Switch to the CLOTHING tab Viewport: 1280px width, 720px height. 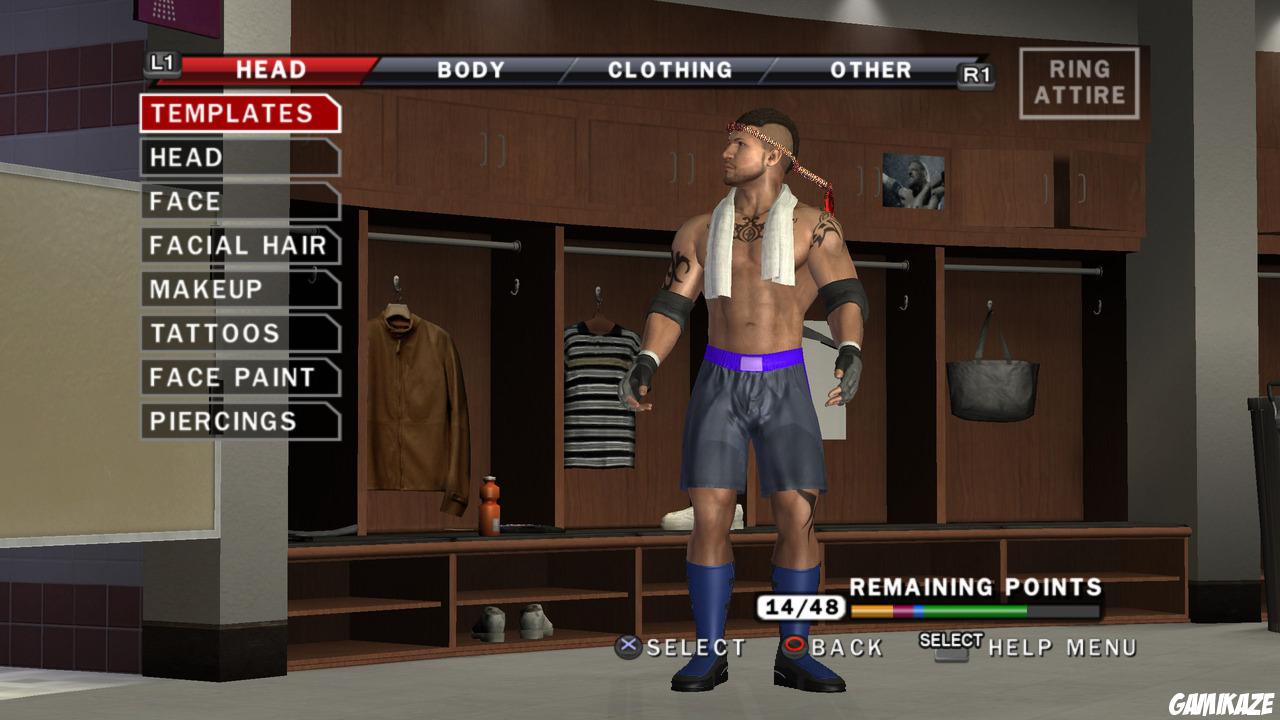point(672,70)
